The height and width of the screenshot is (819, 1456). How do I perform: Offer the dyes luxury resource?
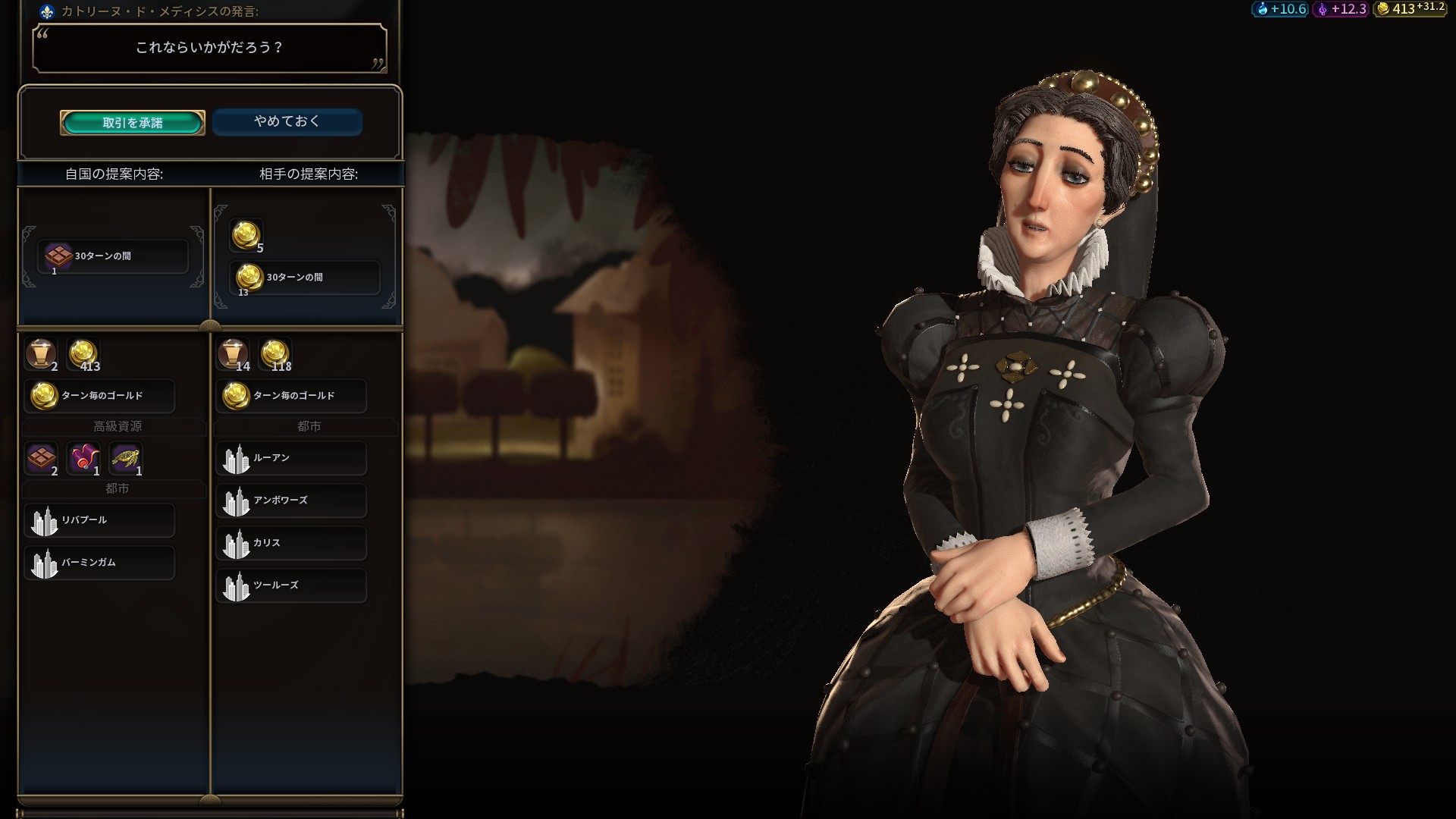click(83, 458)
